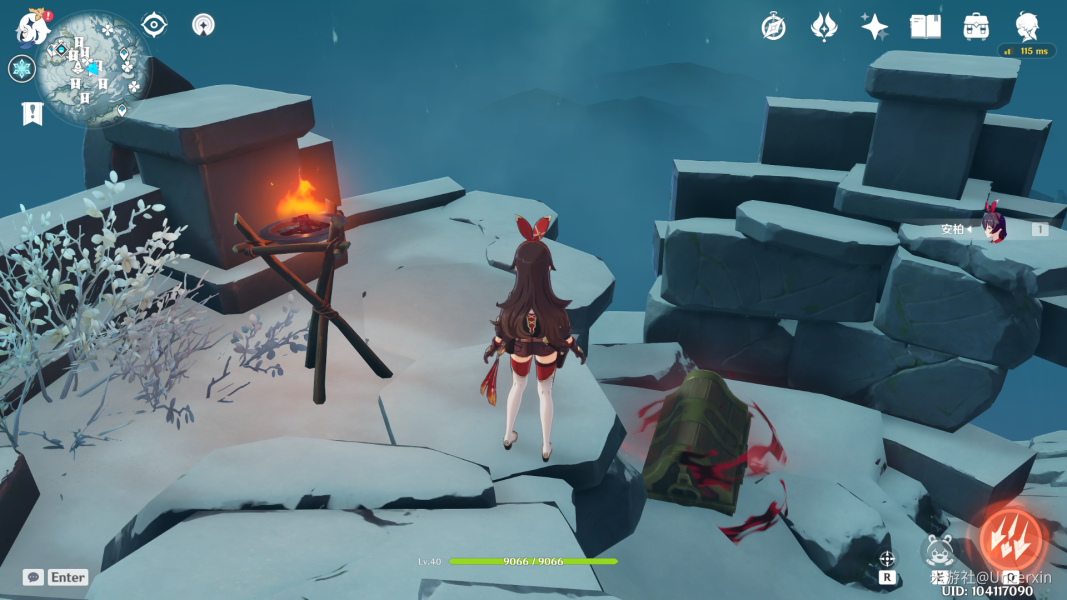The width and height of the screenshot is (1067, 600).
Task: Open the quest bookmark with exclamation mark
Action: tap(32, 113)
